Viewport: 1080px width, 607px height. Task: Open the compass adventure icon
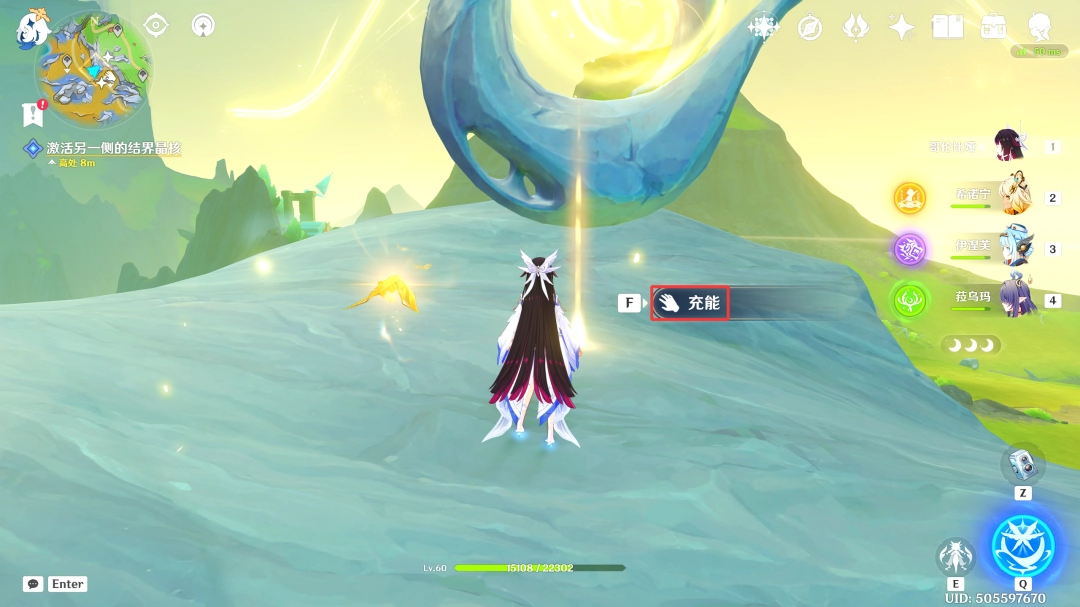[x=809, y=28]
